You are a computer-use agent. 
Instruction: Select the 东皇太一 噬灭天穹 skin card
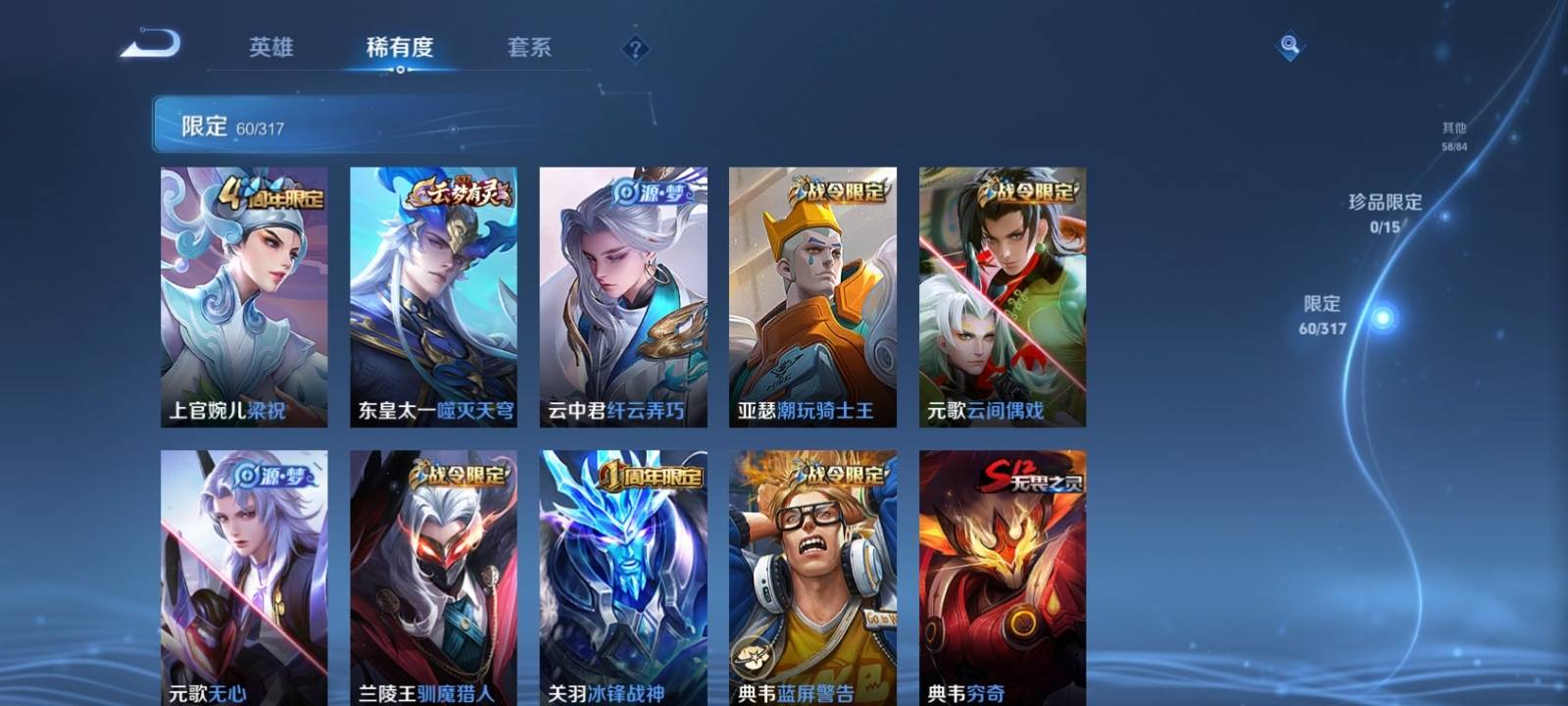(x=433, y=296)
